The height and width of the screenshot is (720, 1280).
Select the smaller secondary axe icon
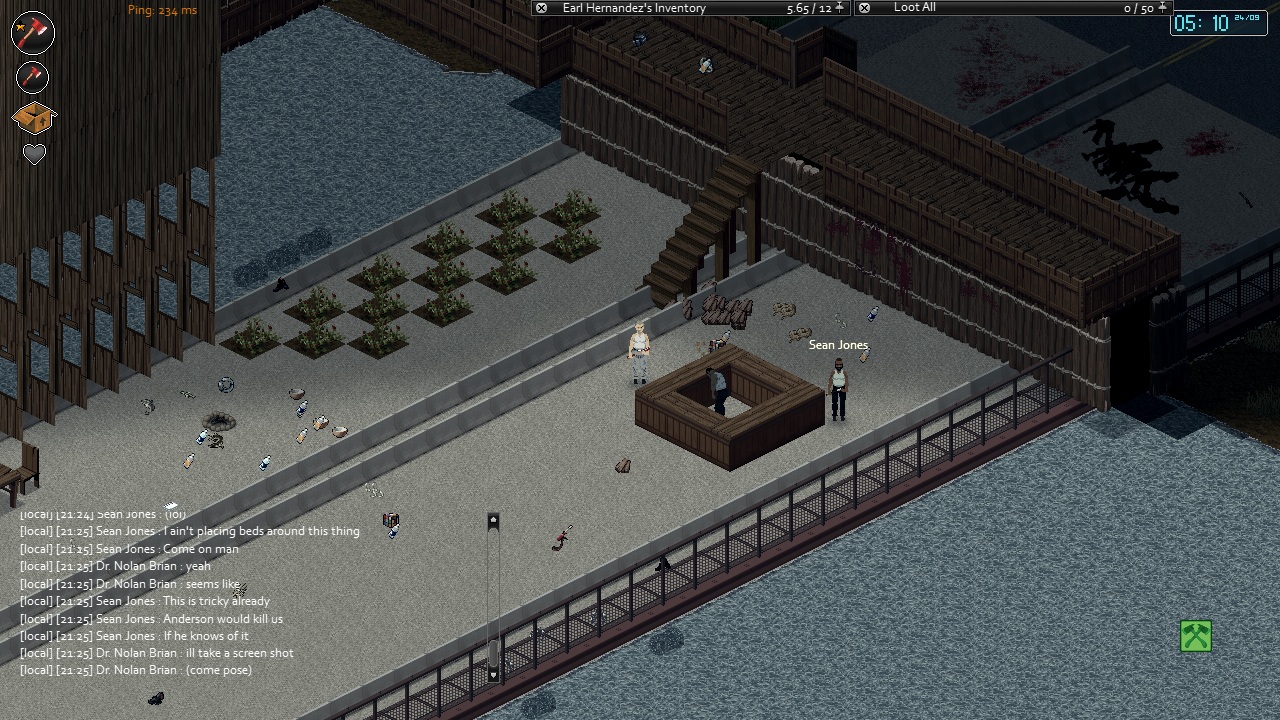pyautogui.click(x=33, y=77)
